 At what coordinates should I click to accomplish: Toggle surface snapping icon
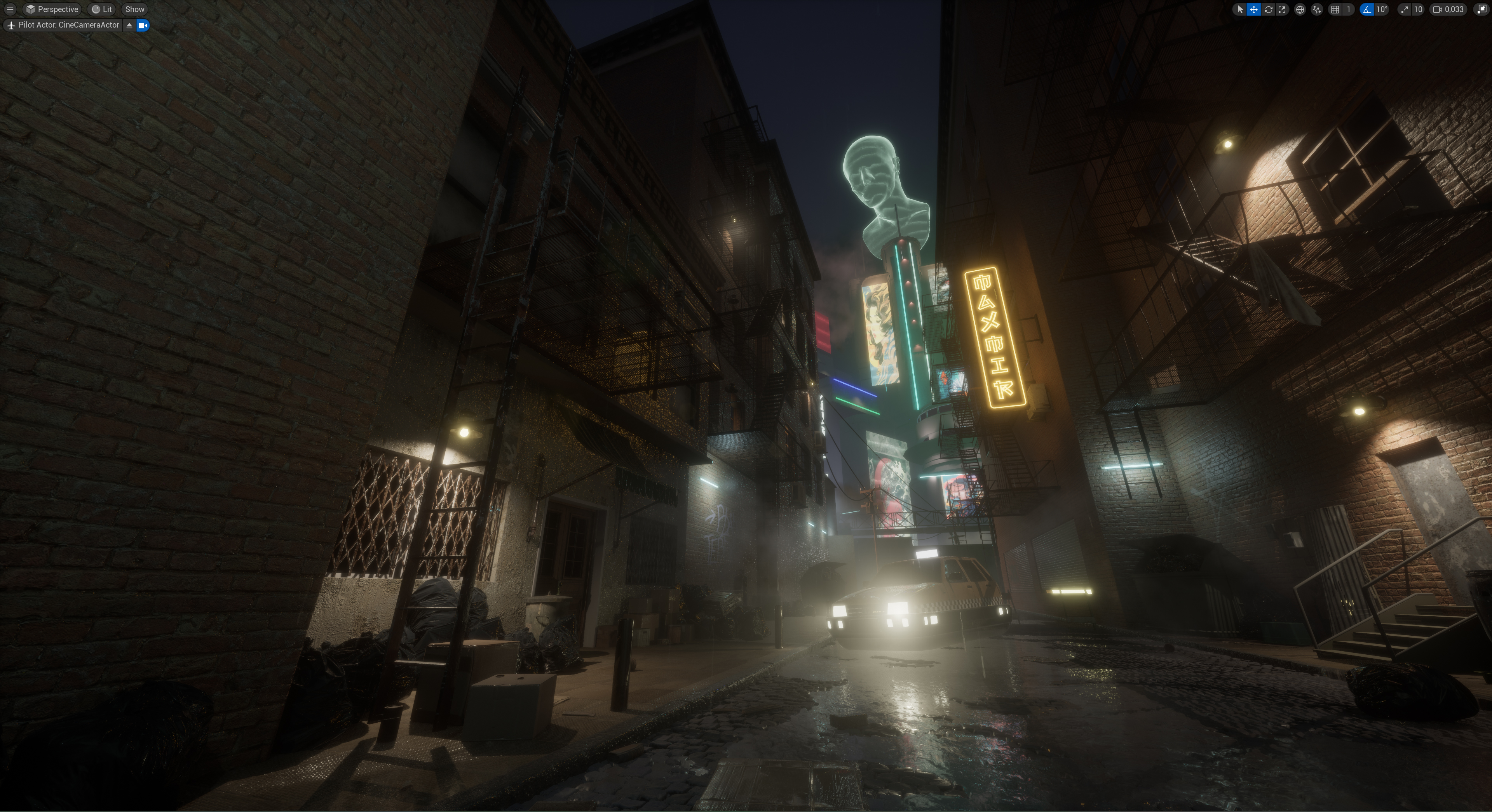(x=1316, y=9)
